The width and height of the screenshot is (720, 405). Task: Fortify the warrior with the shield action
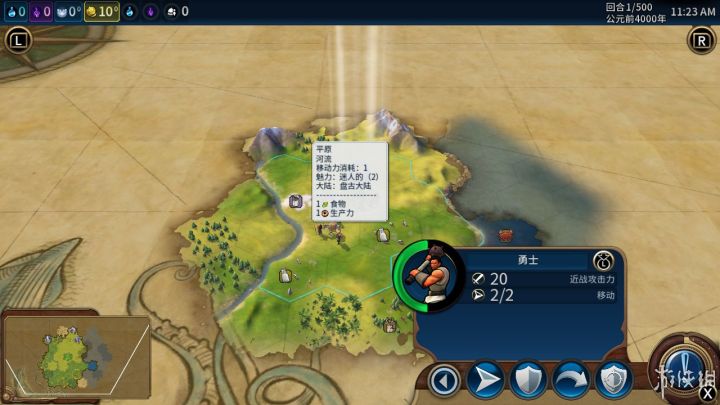pyautogui.click(x=527, y=380)
